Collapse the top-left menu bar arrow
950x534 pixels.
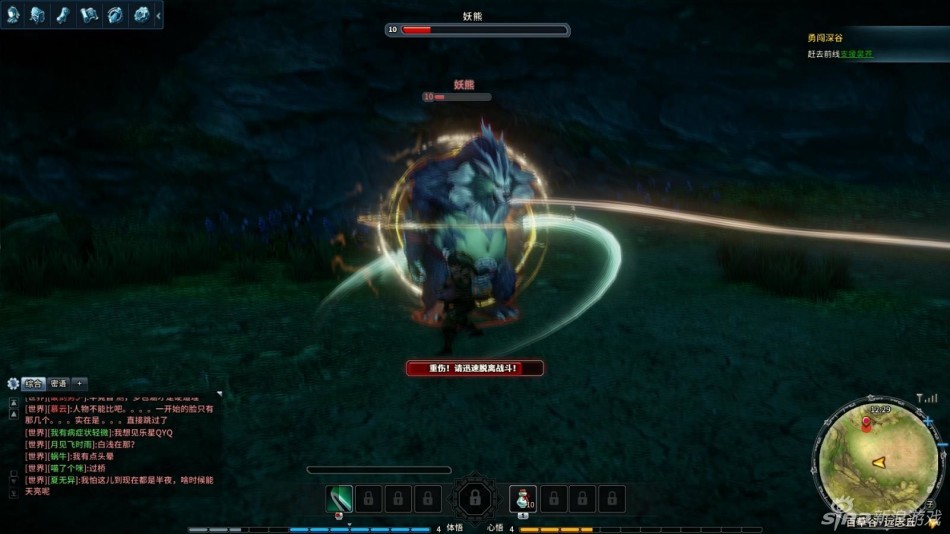click(x=158, y=15)
